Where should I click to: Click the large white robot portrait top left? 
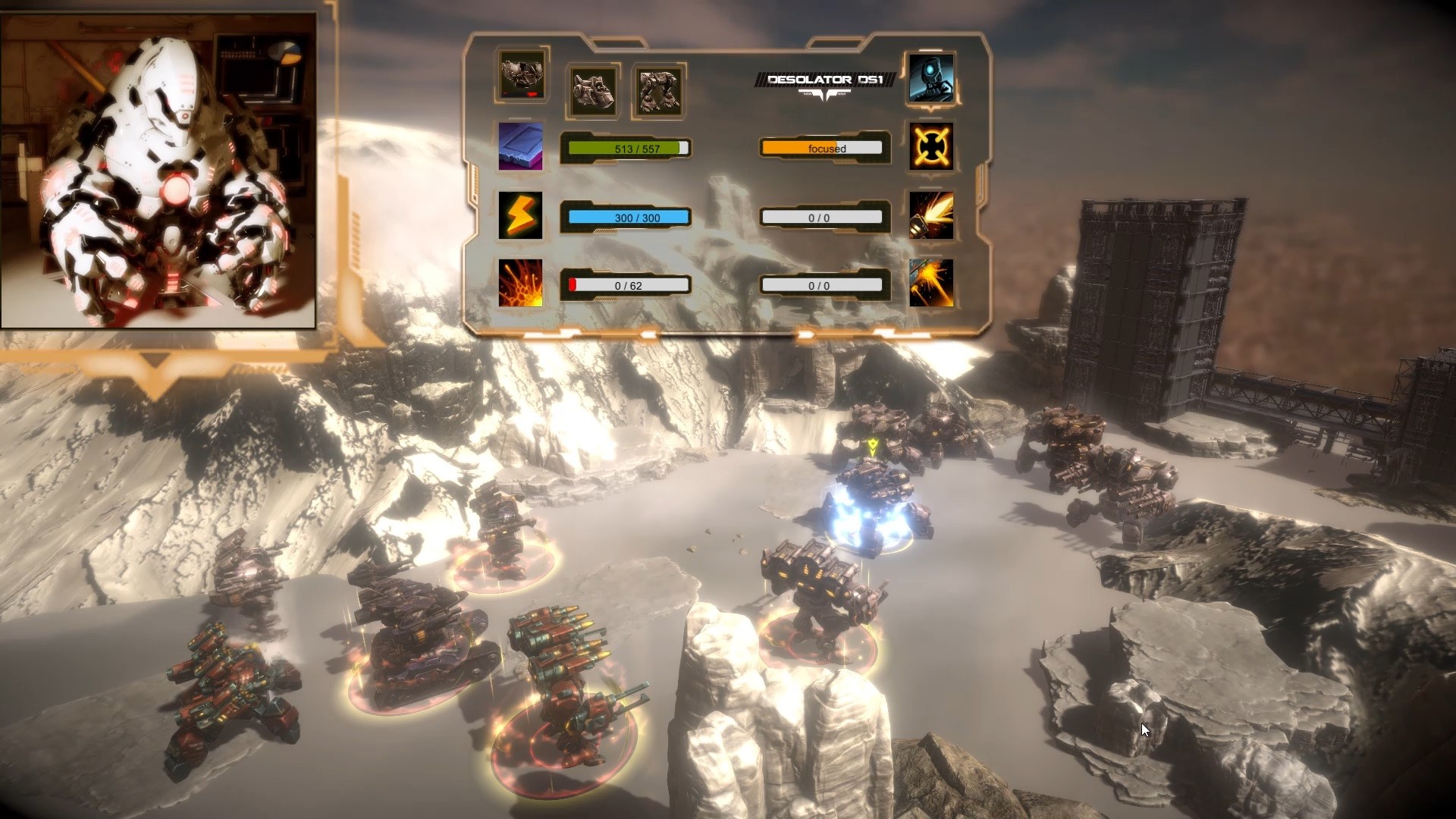coord(159,167)
